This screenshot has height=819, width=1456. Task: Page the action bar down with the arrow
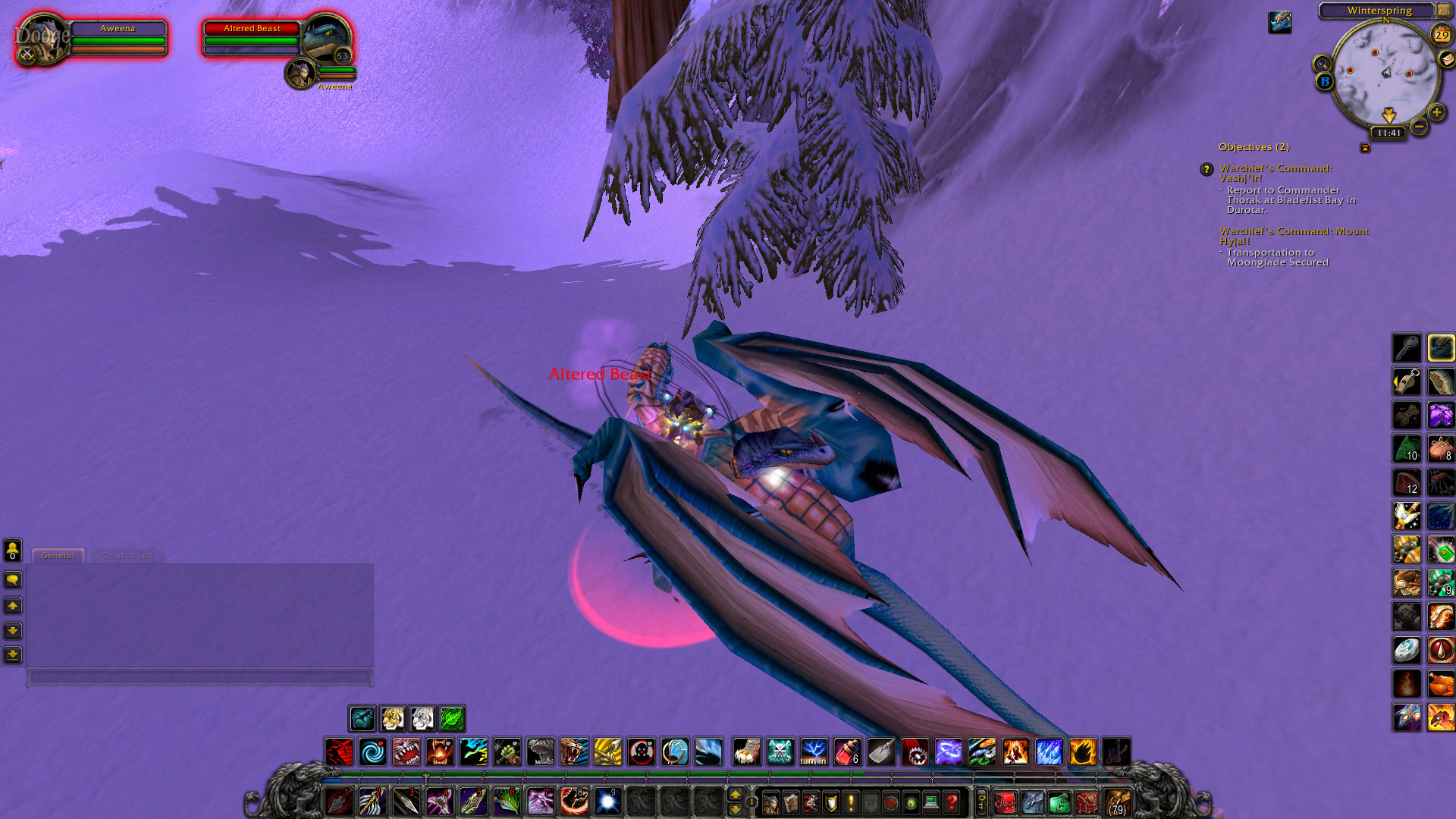736,809
